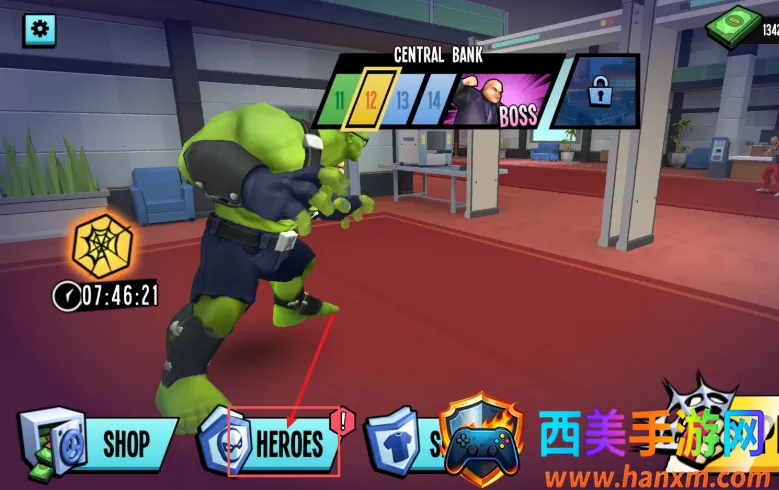Open the gear settings menu

point(40,30)
